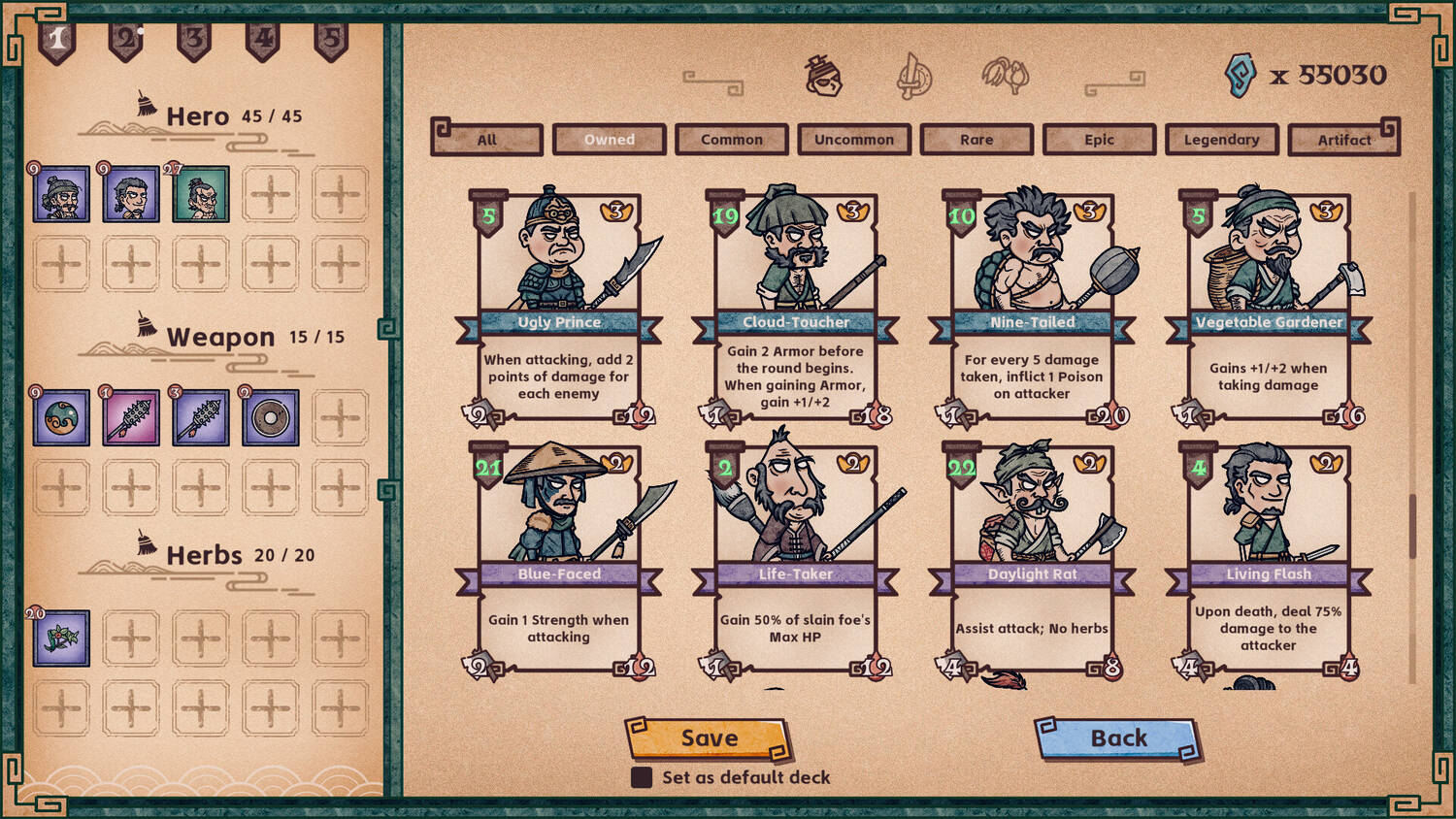The height and width of the screenshot is (819, 1456).
Task: Filter cards by Uncommon rarity
Action: (x=854, y=140)
